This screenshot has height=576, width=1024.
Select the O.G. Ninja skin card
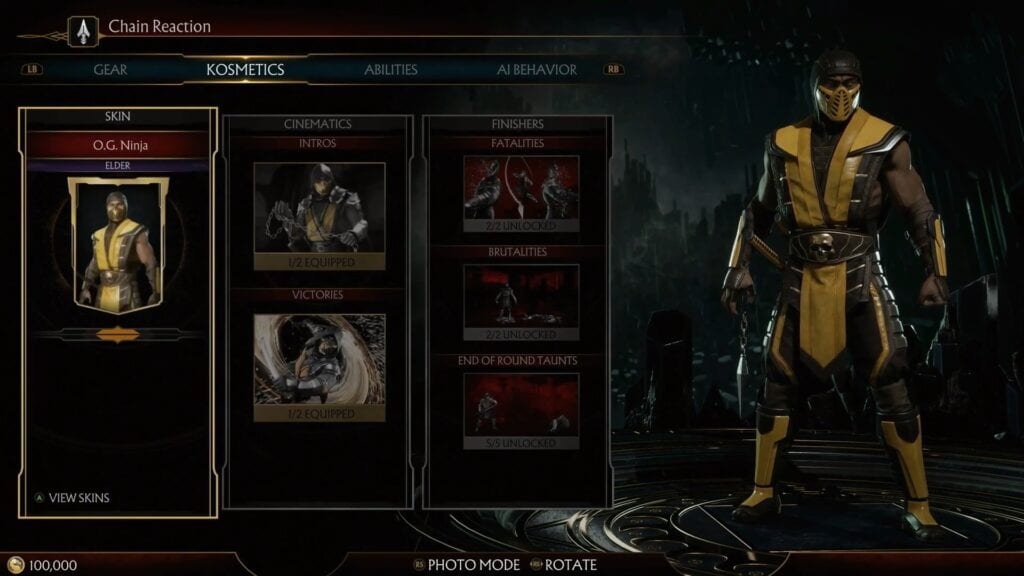(118, 244)
